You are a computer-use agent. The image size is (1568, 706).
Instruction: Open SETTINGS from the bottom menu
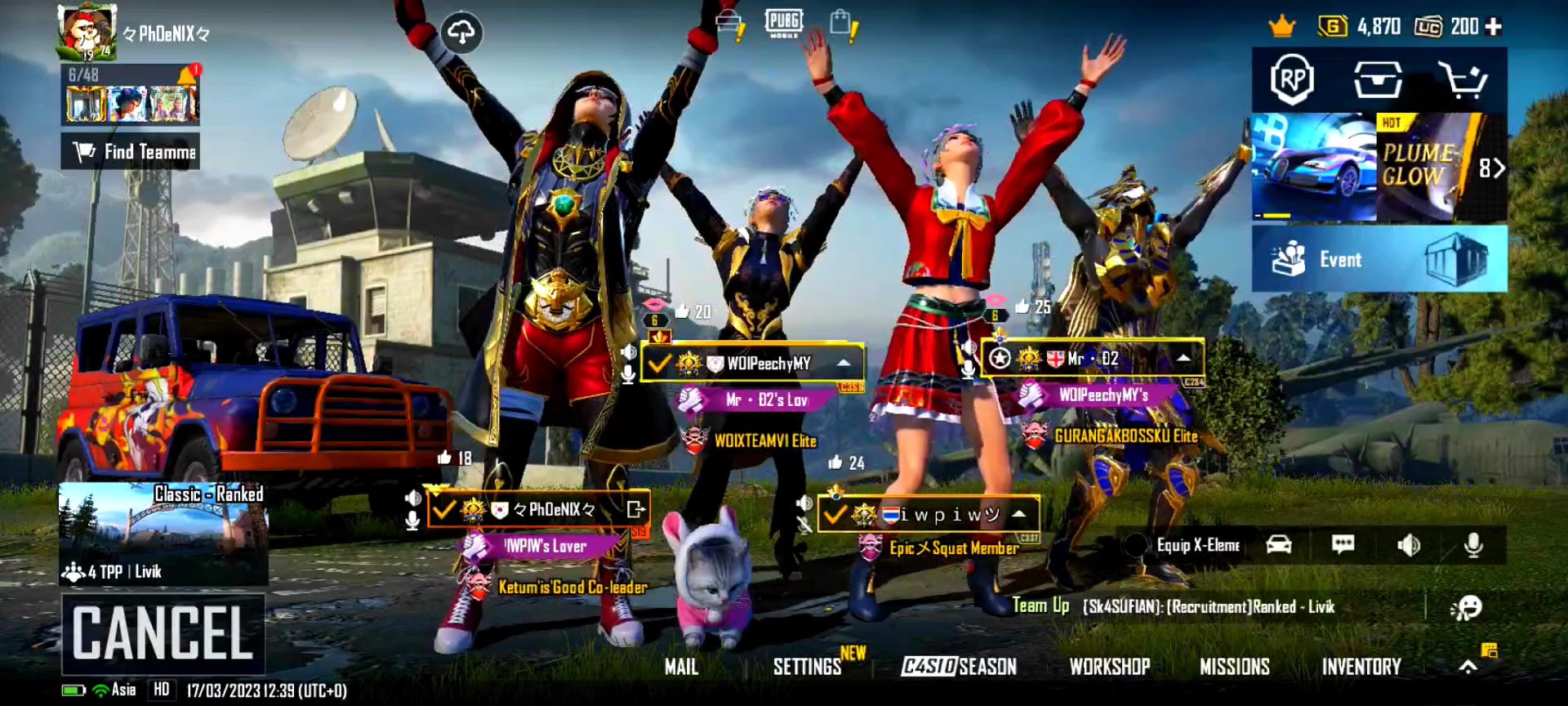(x=808, y=667)
